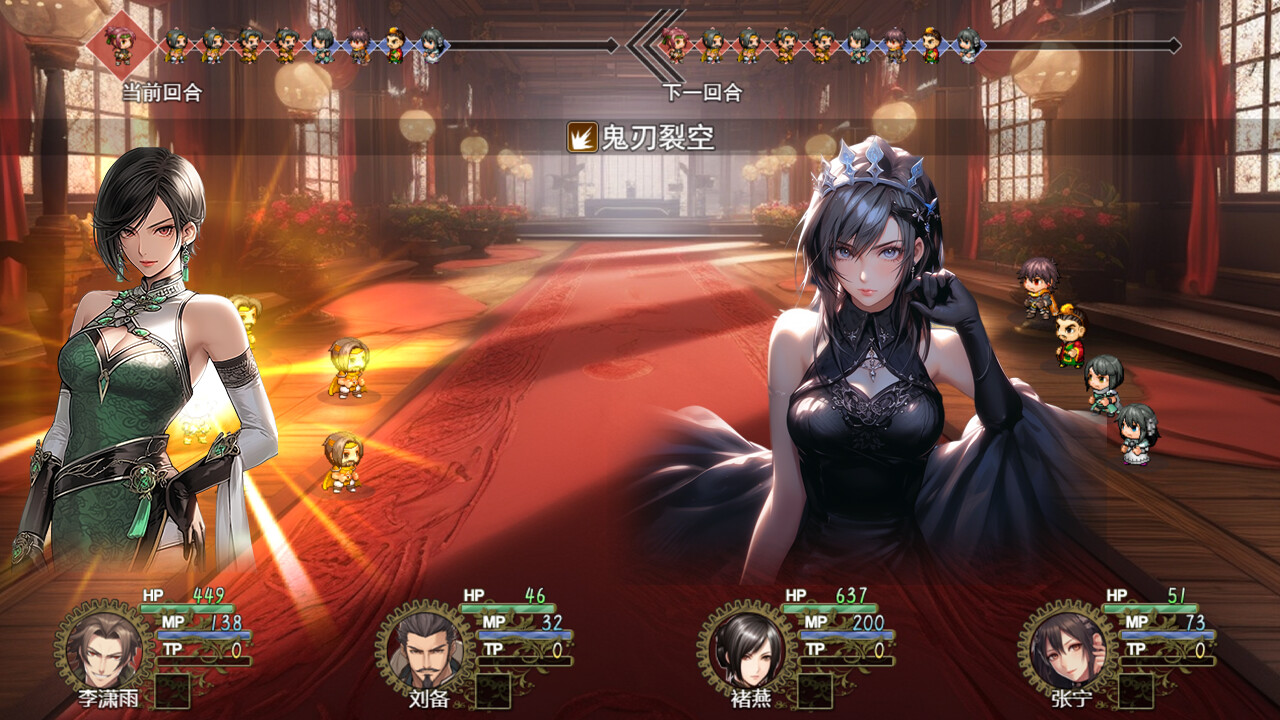The width and height of the screenshot is (1280, 720).
Task: Click the last portrait in the current turn bar
Action: tap(432, 43)
